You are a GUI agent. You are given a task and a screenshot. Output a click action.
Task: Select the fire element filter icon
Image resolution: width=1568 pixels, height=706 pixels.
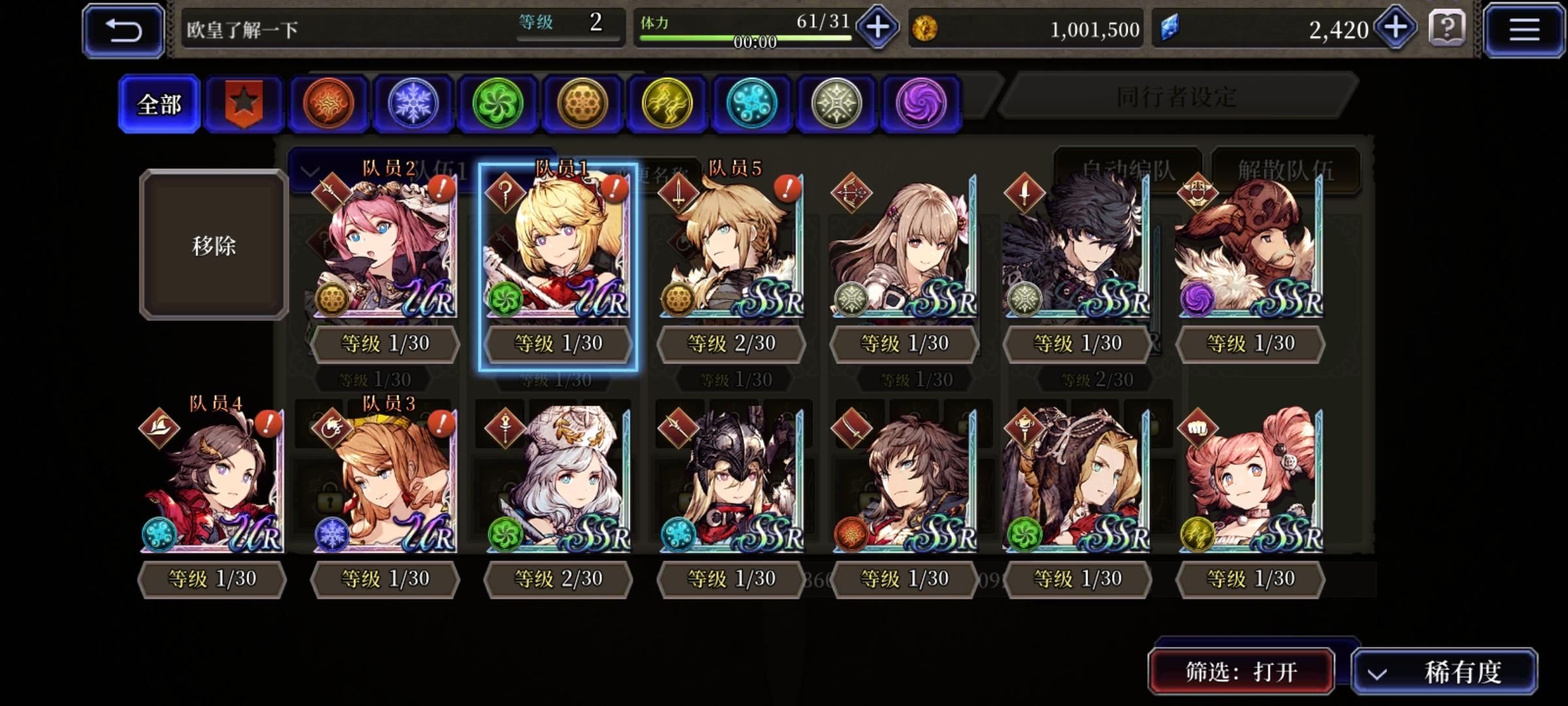tap(329, 103)
